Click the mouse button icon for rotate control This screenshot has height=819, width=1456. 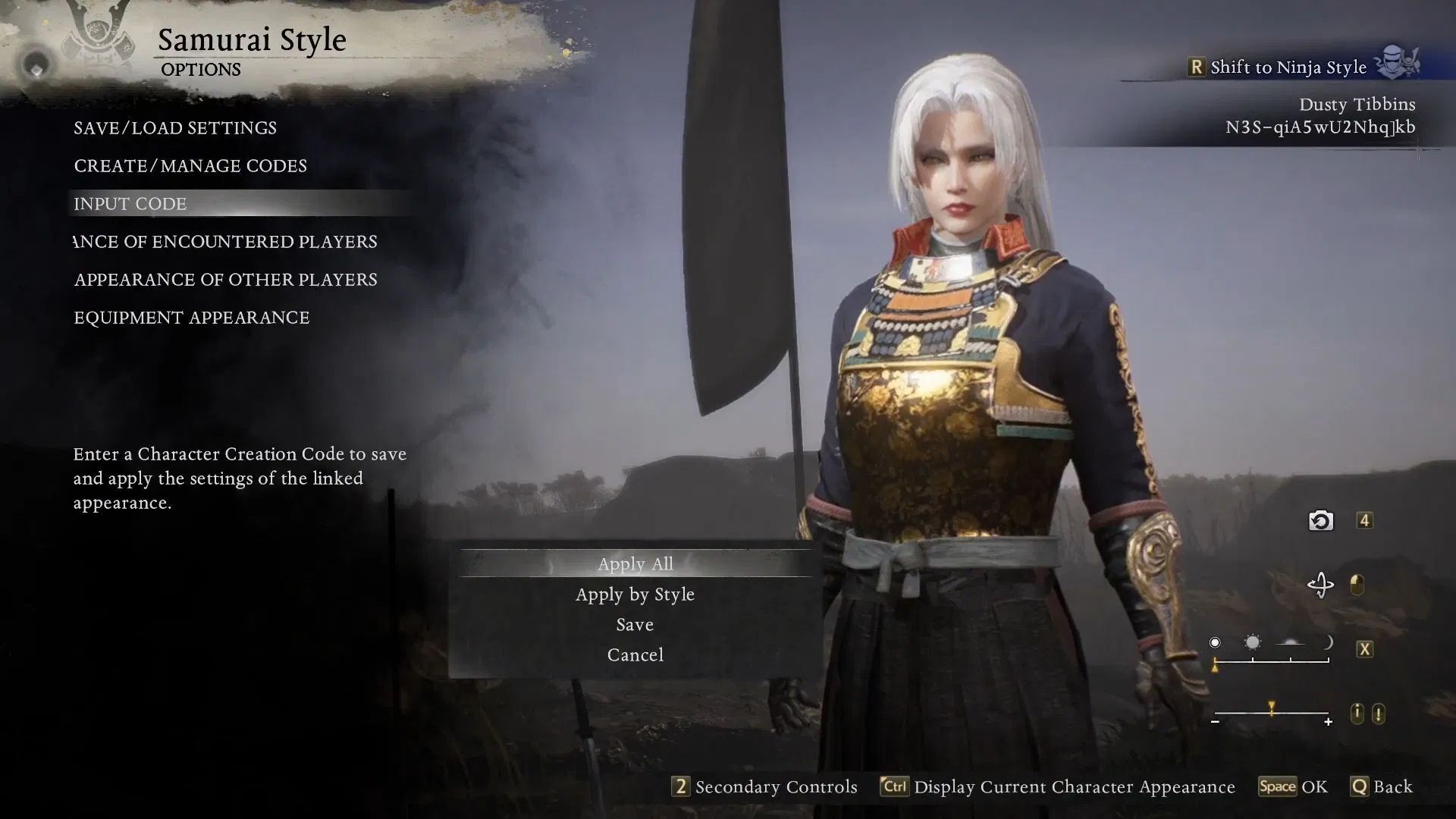[x=1357, y=585]
